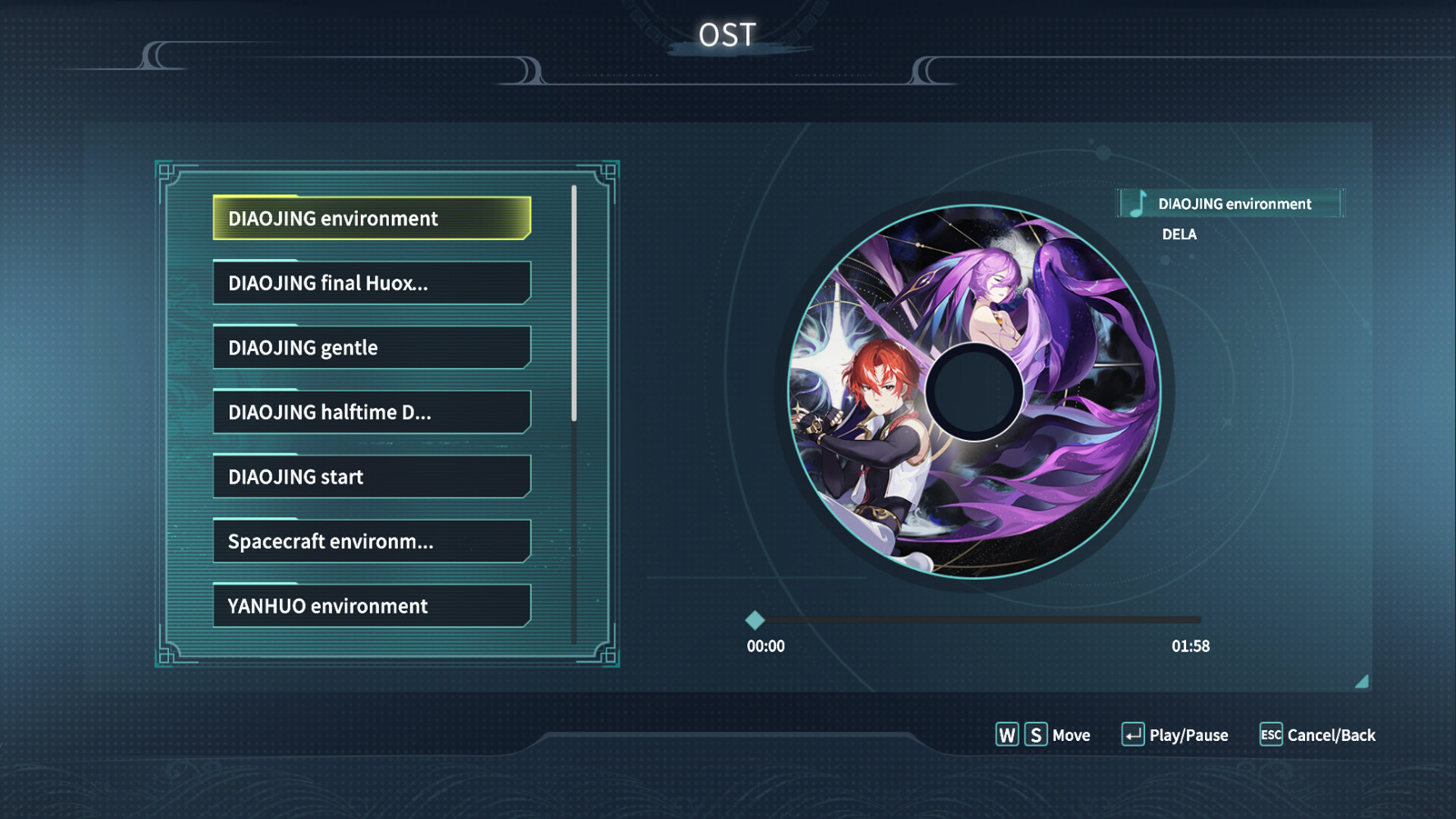Viewport: 1456px width, 819px height.
Task: Choose the DIAOJING final Huox... track
Action: pyautogui.click(x=372, y=283)
